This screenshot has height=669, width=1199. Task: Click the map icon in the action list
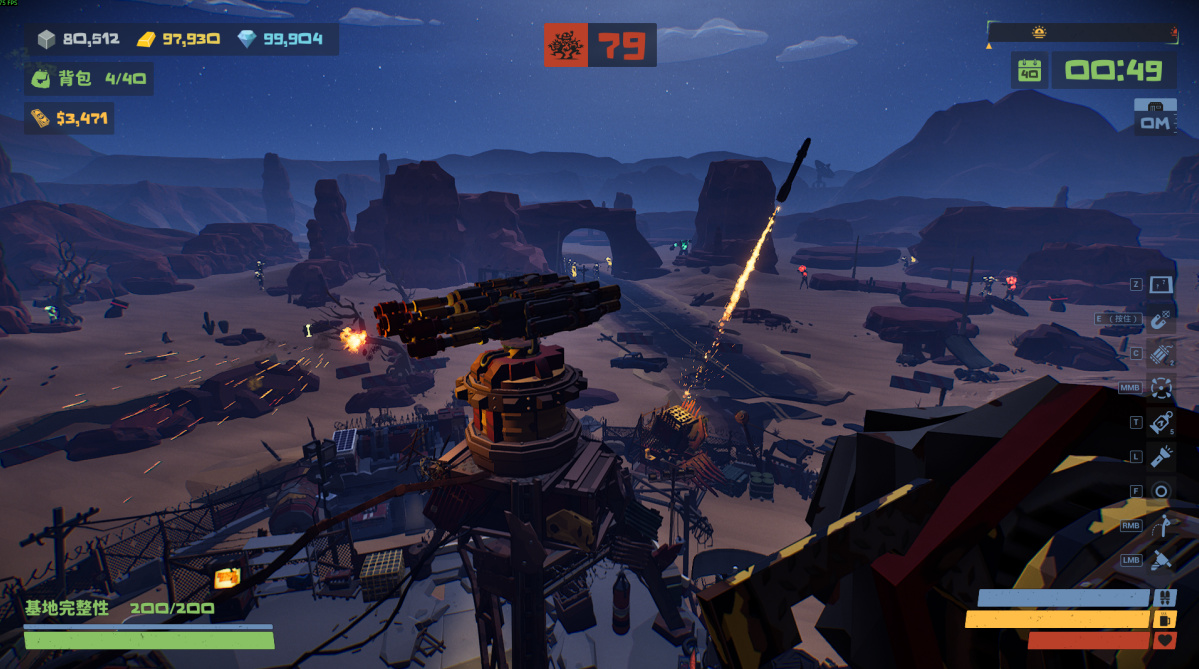[x=1160, y=285]
